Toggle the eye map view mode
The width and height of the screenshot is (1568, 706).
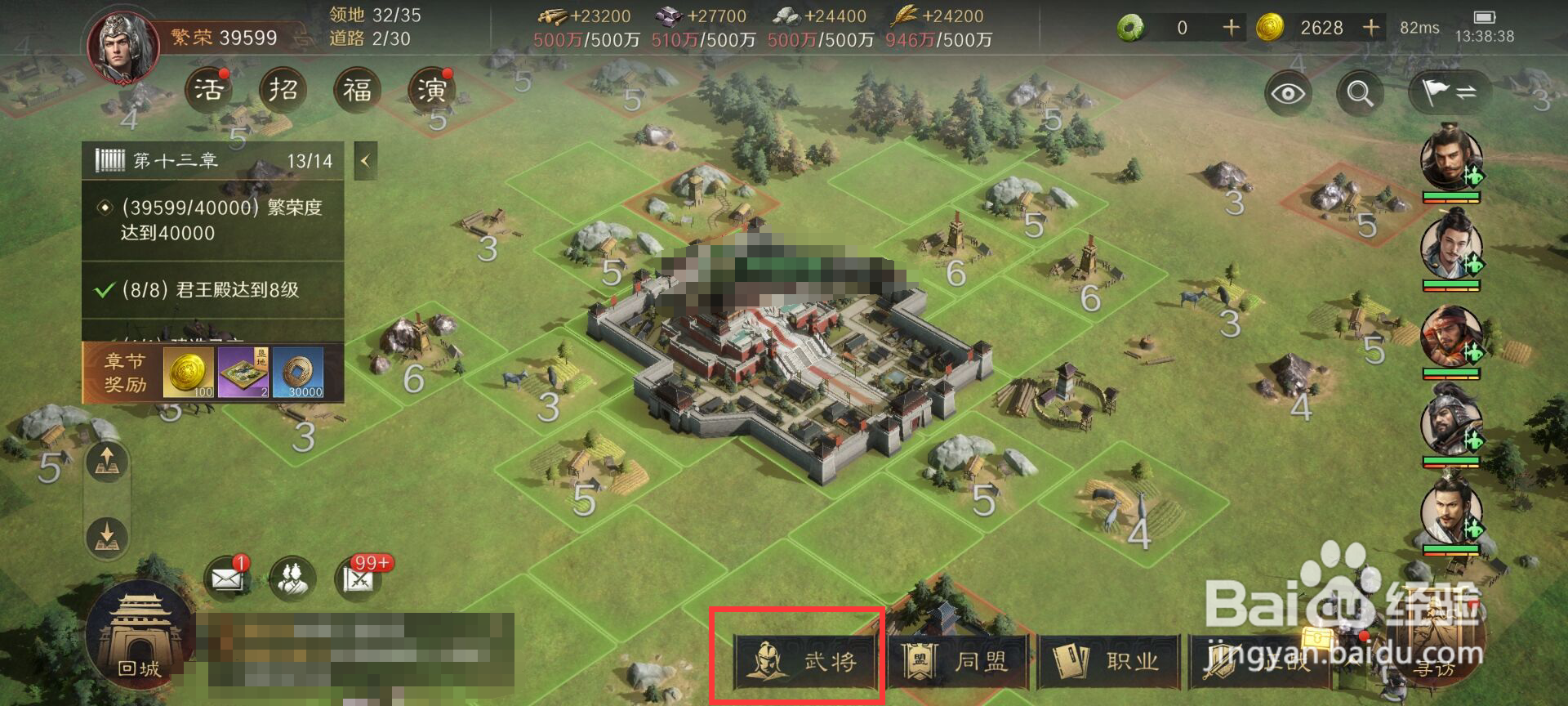(x=1288, y=92)
